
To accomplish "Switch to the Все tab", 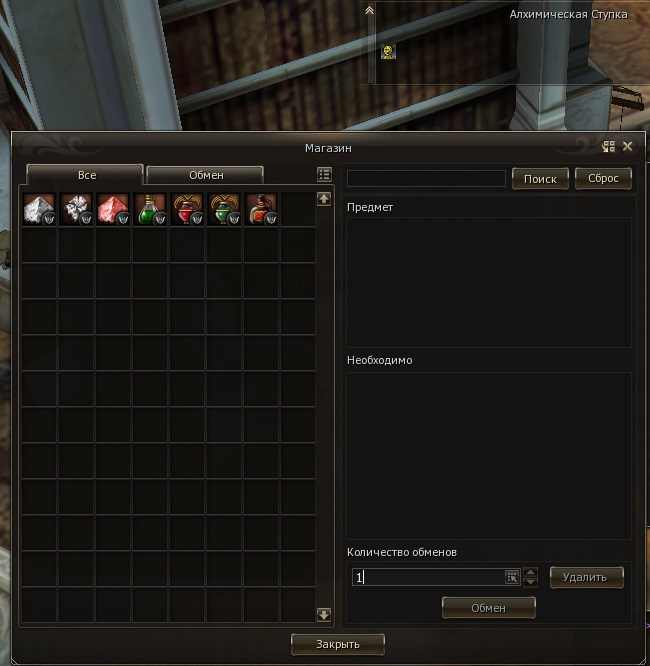I will 85,175.
